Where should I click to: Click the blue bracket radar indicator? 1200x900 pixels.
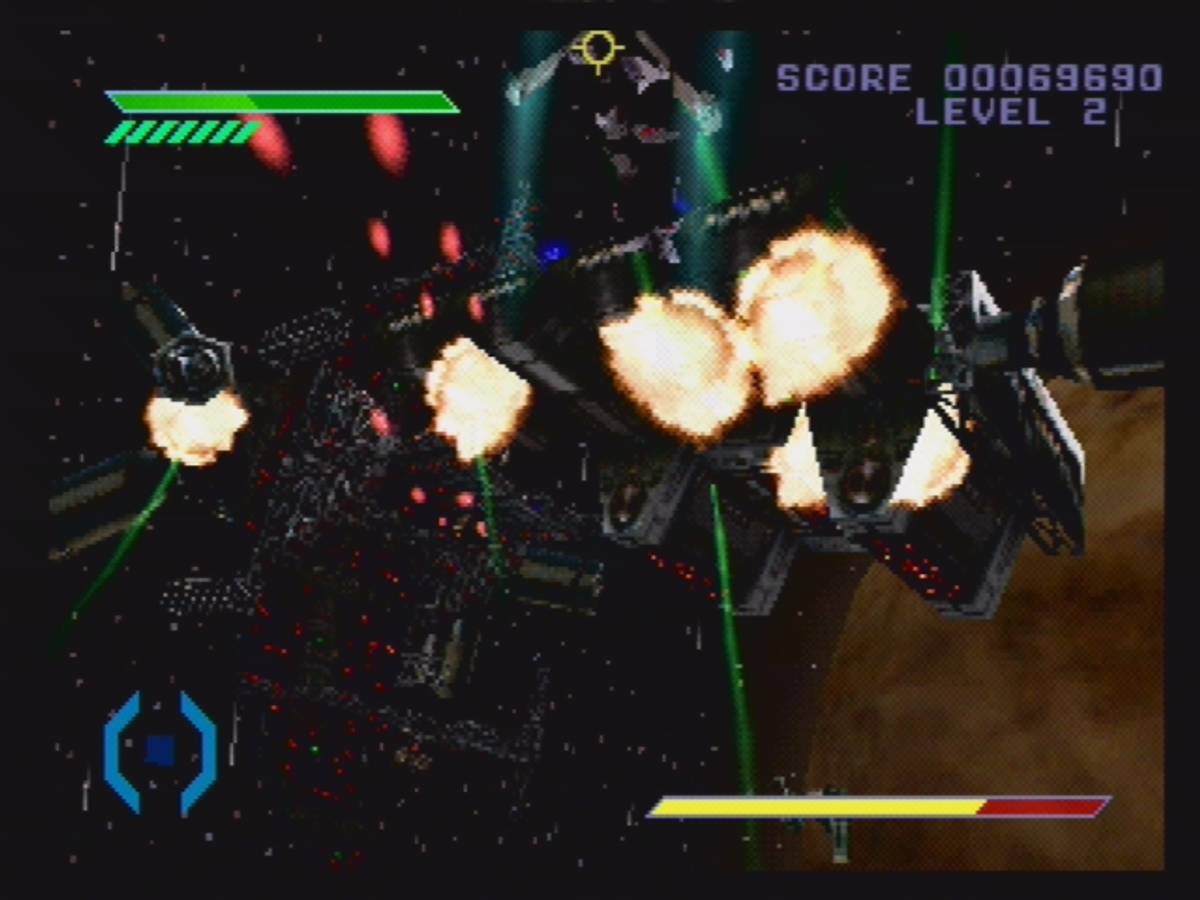click(160, 751)
